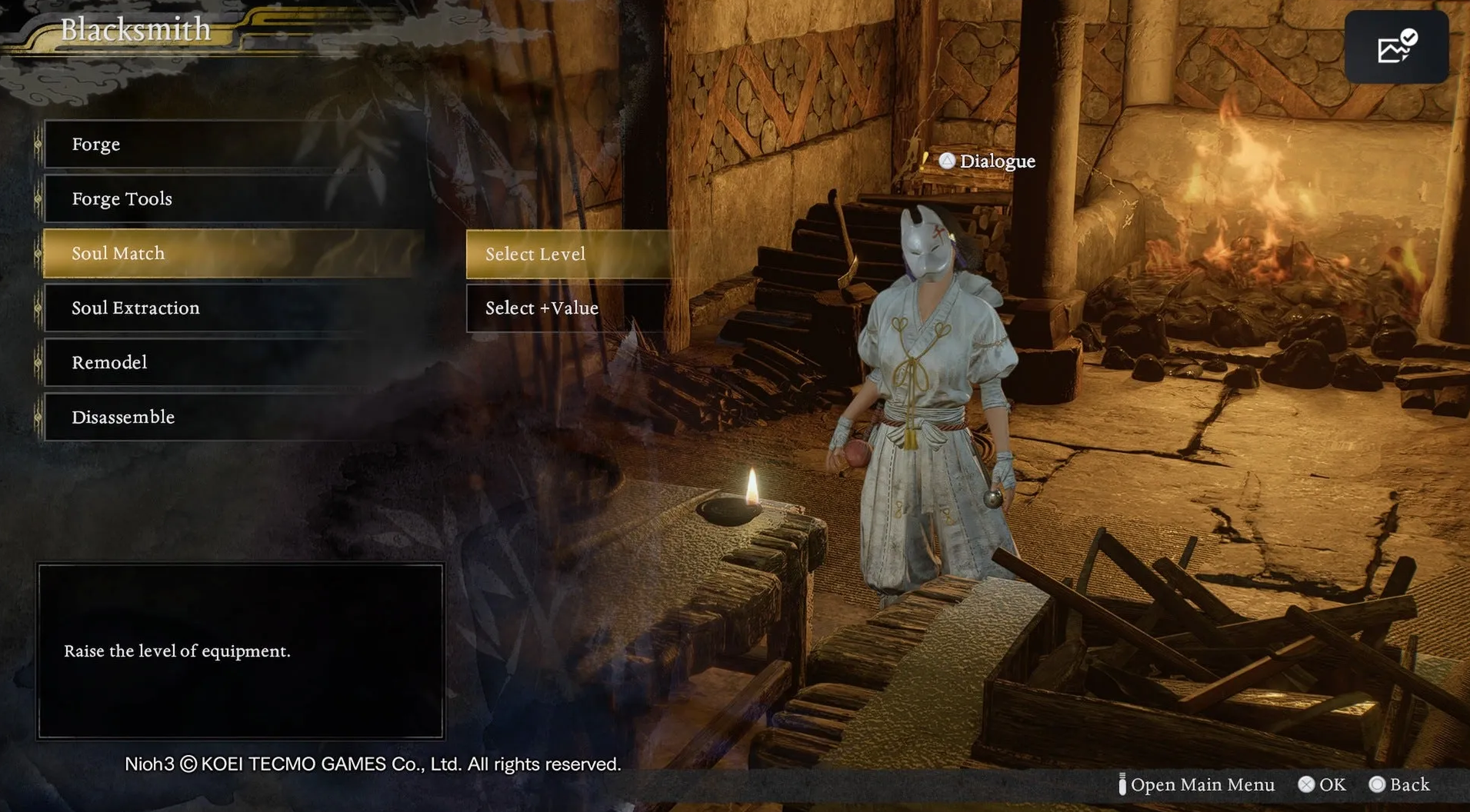Select the Remodel entry

[231, 363]
